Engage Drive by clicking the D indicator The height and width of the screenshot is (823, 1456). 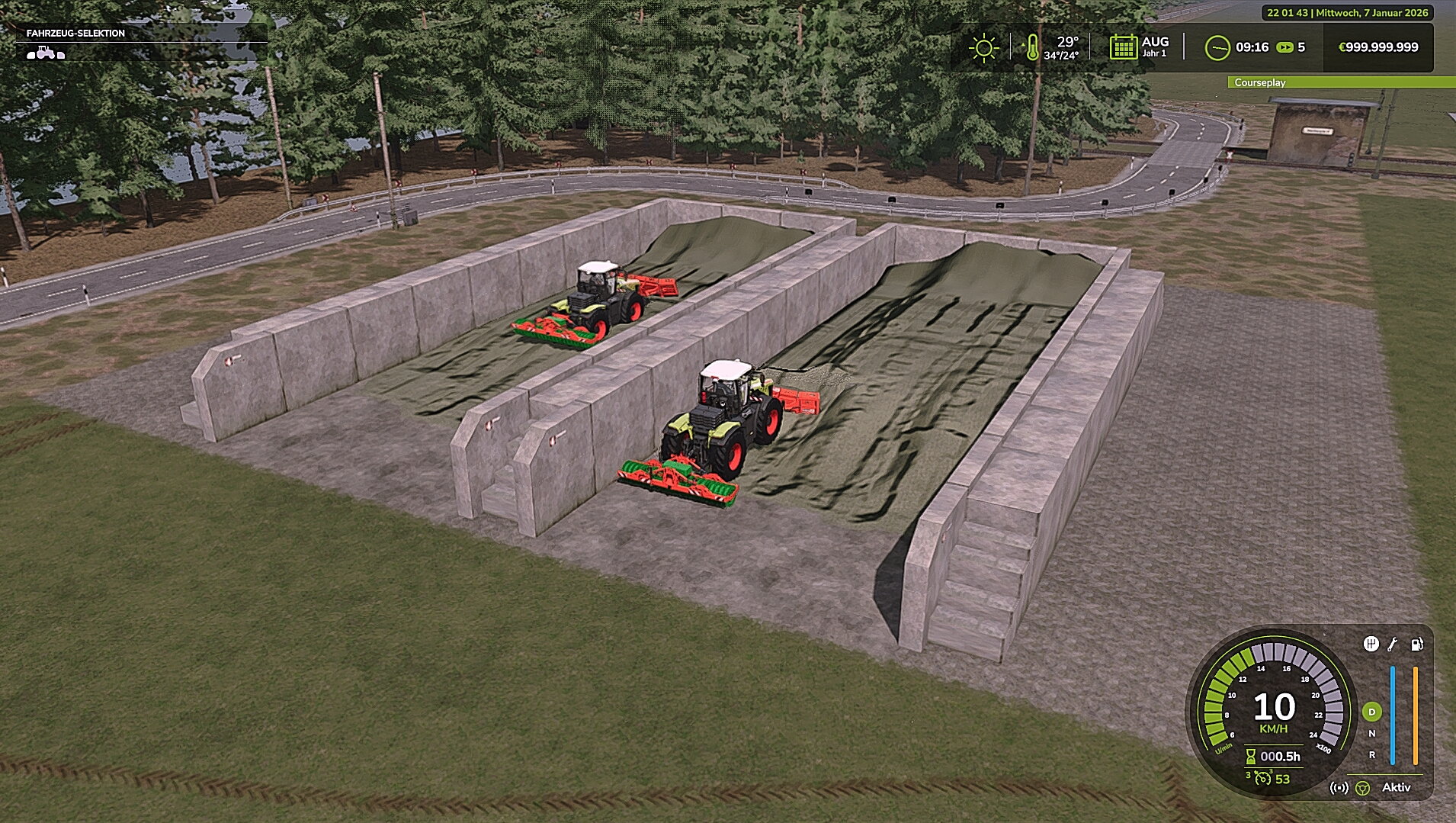point(1372,712)
